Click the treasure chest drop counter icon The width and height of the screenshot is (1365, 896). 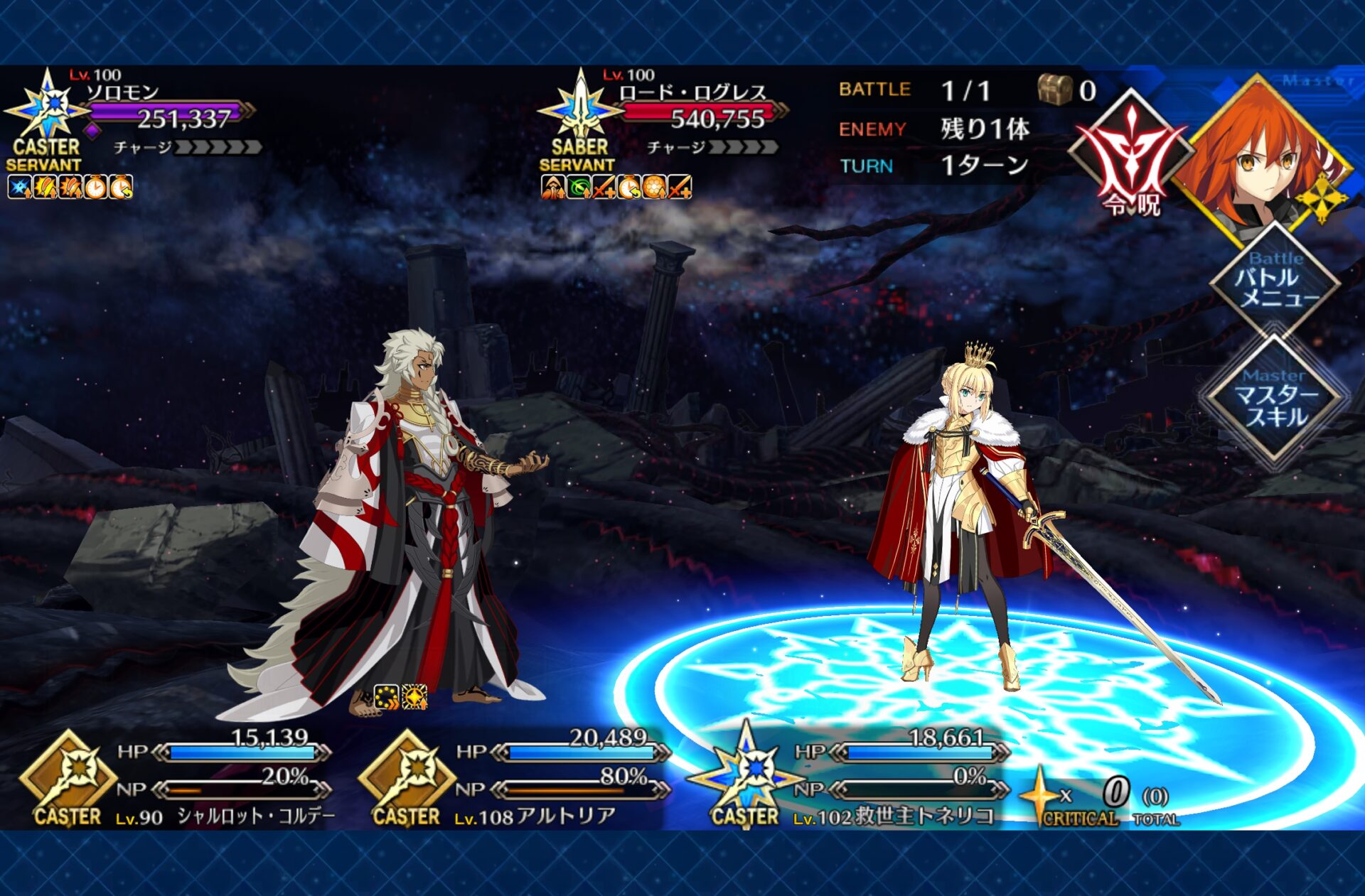point(1054,90)
